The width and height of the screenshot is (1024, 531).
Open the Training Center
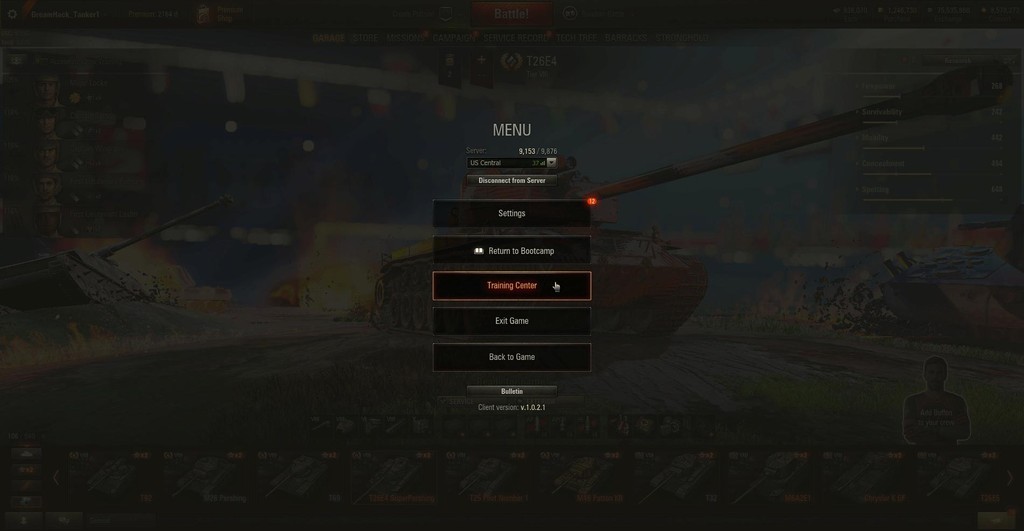pos(511,286)
